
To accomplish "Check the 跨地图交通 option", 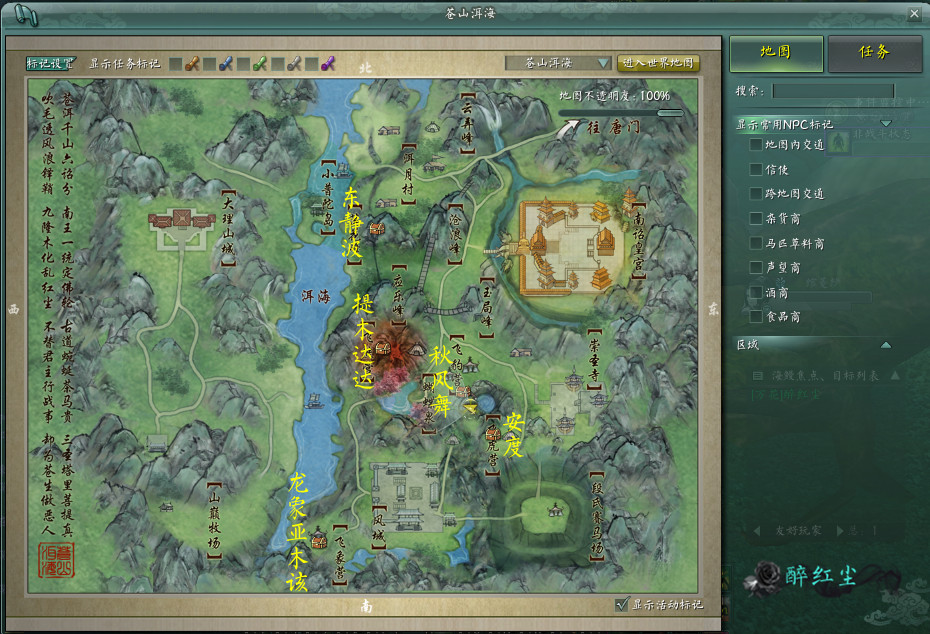I will click(x=757, y=193).
